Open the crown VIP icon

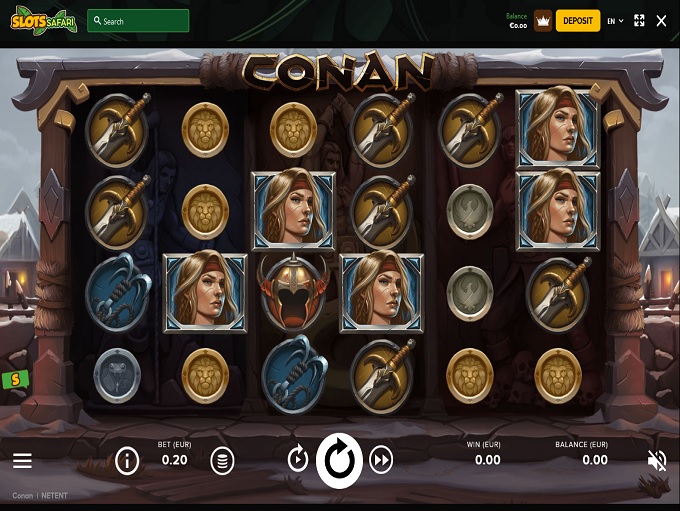543,20
